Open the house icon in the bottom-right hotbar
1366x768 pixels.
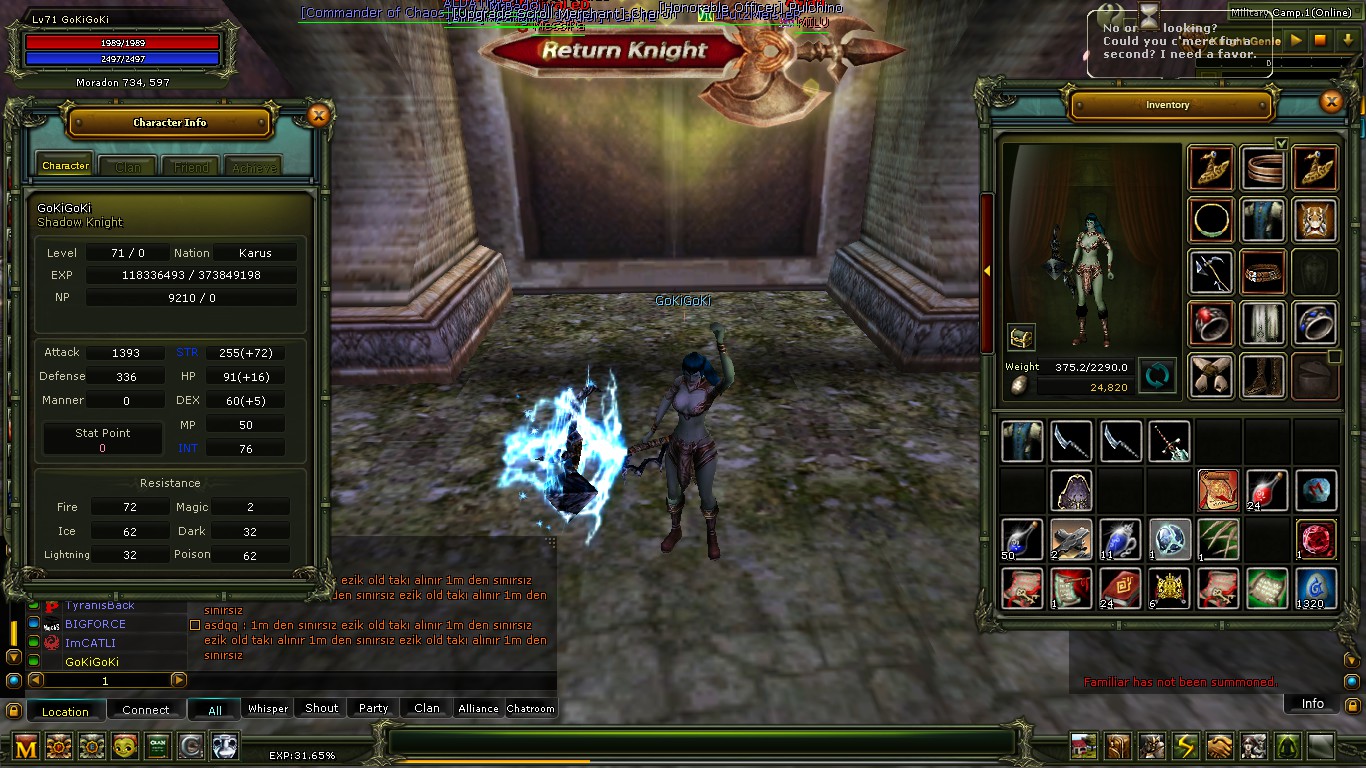[1083, 746]
